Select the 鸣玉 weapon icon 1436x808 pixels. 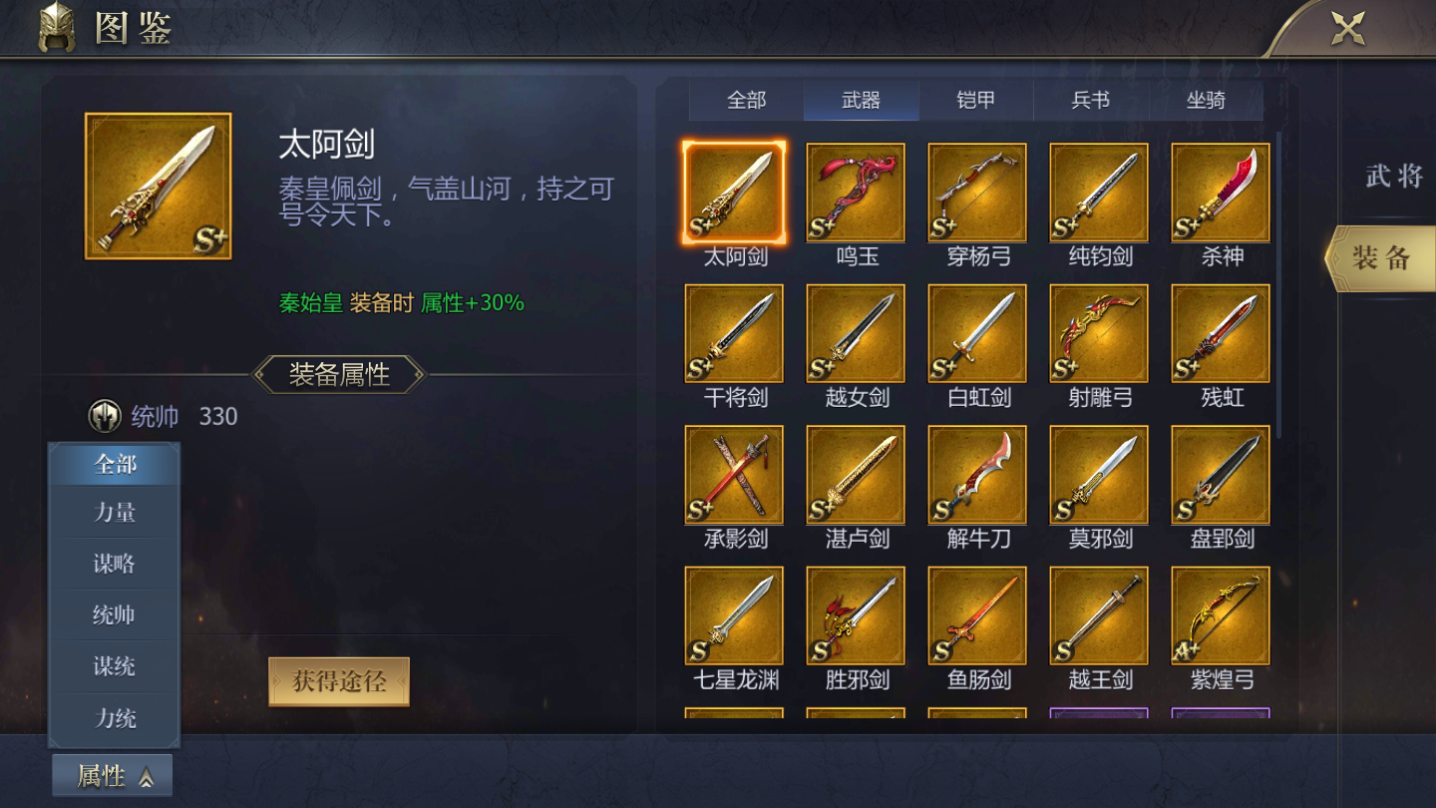point(855,192)
